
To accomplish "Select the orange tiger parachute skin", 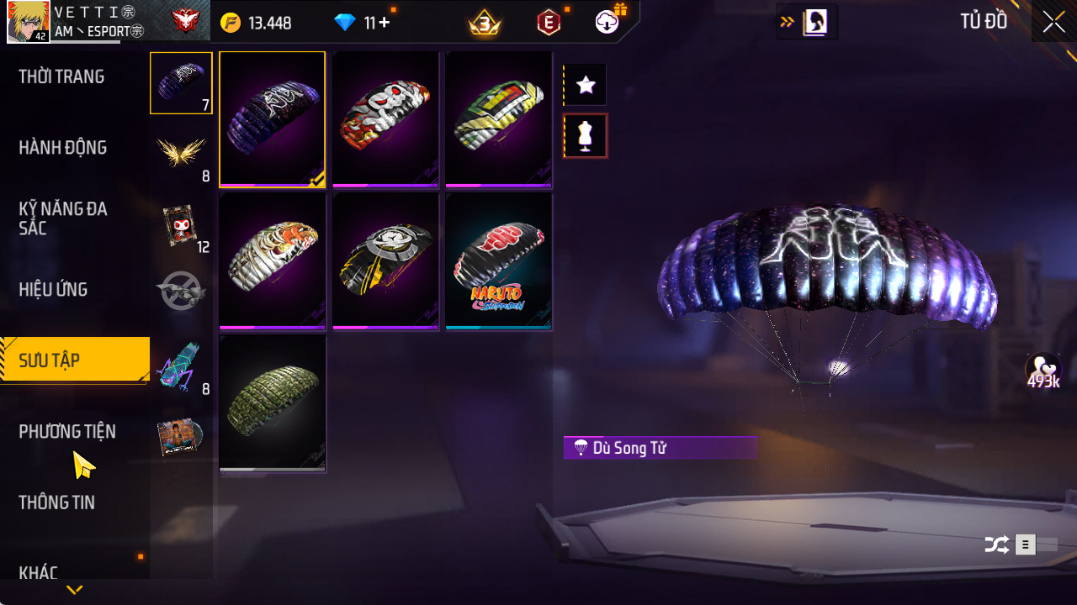I will (x=272, y=261).
